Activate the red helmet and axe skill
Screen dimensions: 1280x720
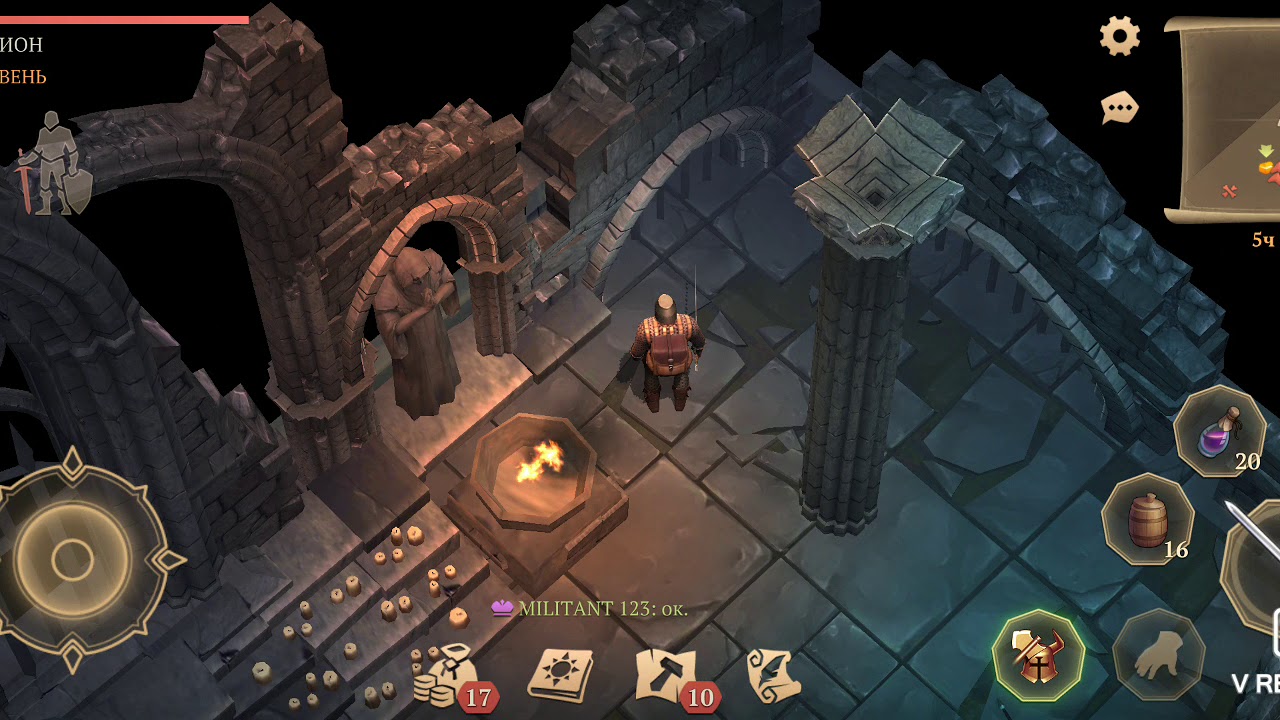pyautogui.click(x=1039, y=655)
